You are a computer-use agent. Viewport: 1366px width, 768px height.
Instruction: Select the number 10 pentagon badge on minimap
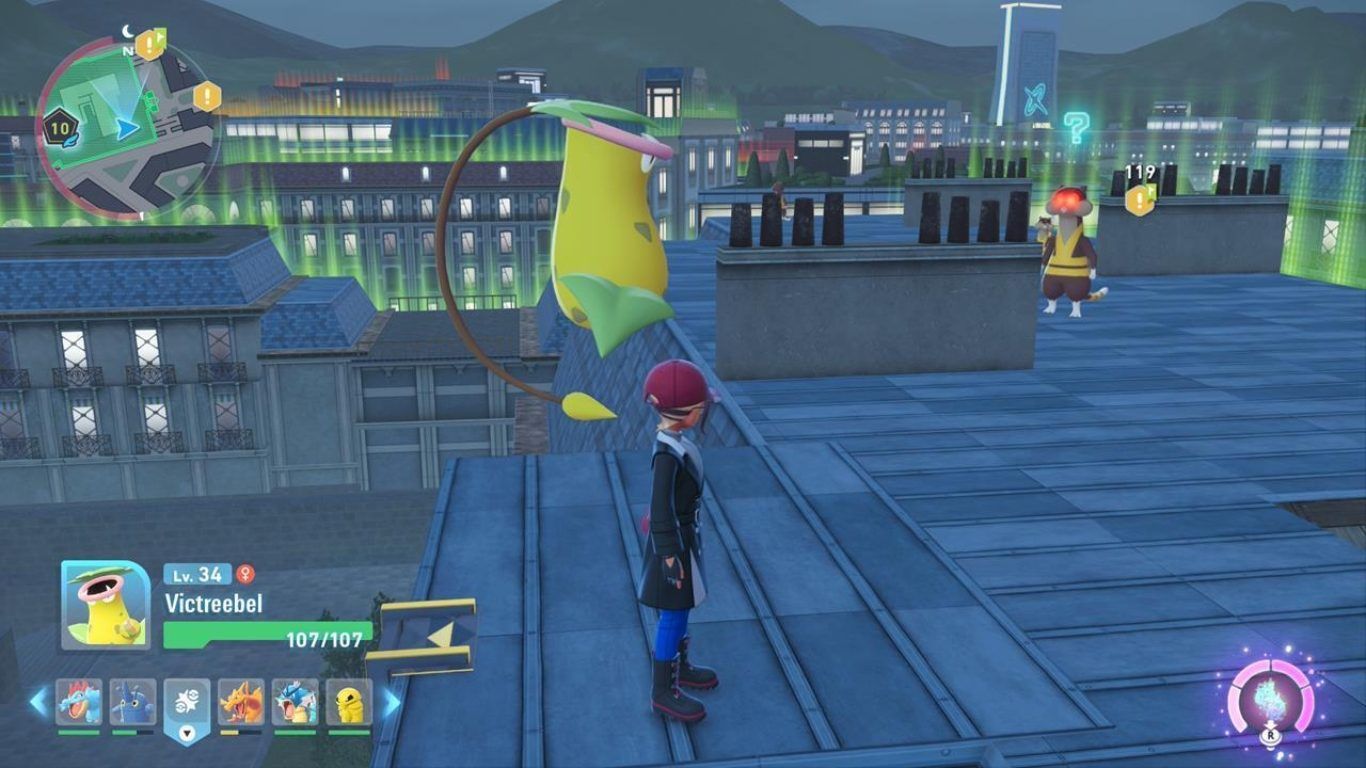tap(59, 128)
